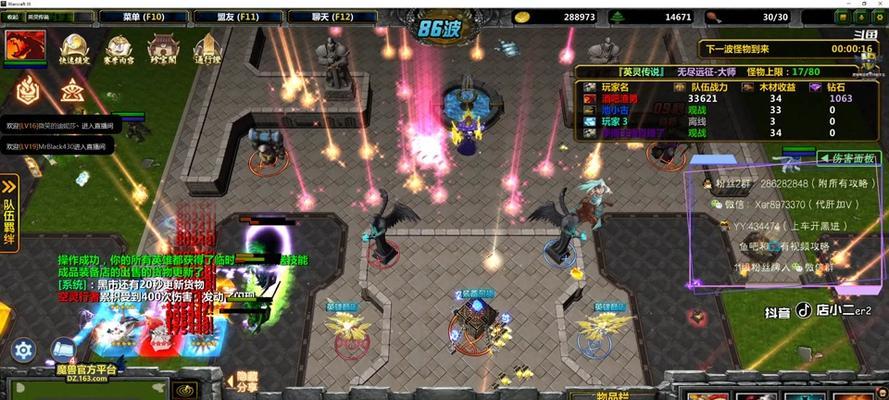The image size is (889, 400).
Task: Open the blue gear settings button
Action: [23, 349]
